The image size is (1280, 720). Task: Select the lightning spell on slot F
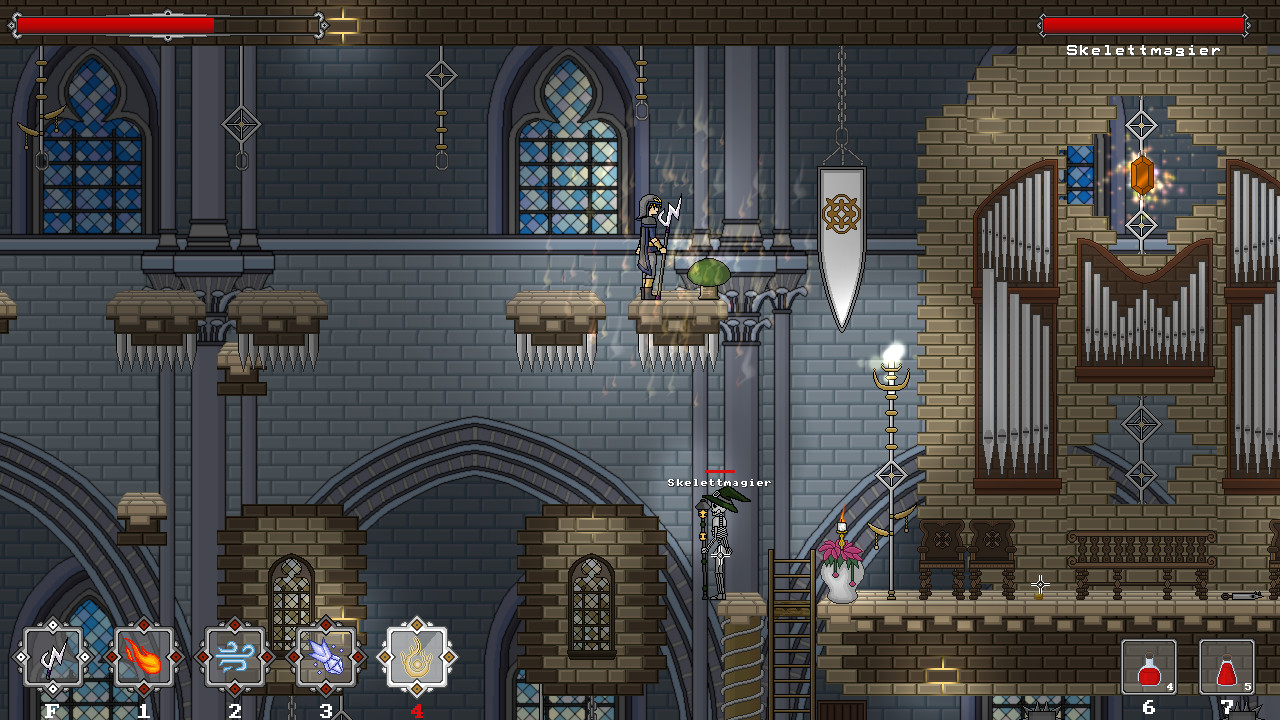click(52, 657)
